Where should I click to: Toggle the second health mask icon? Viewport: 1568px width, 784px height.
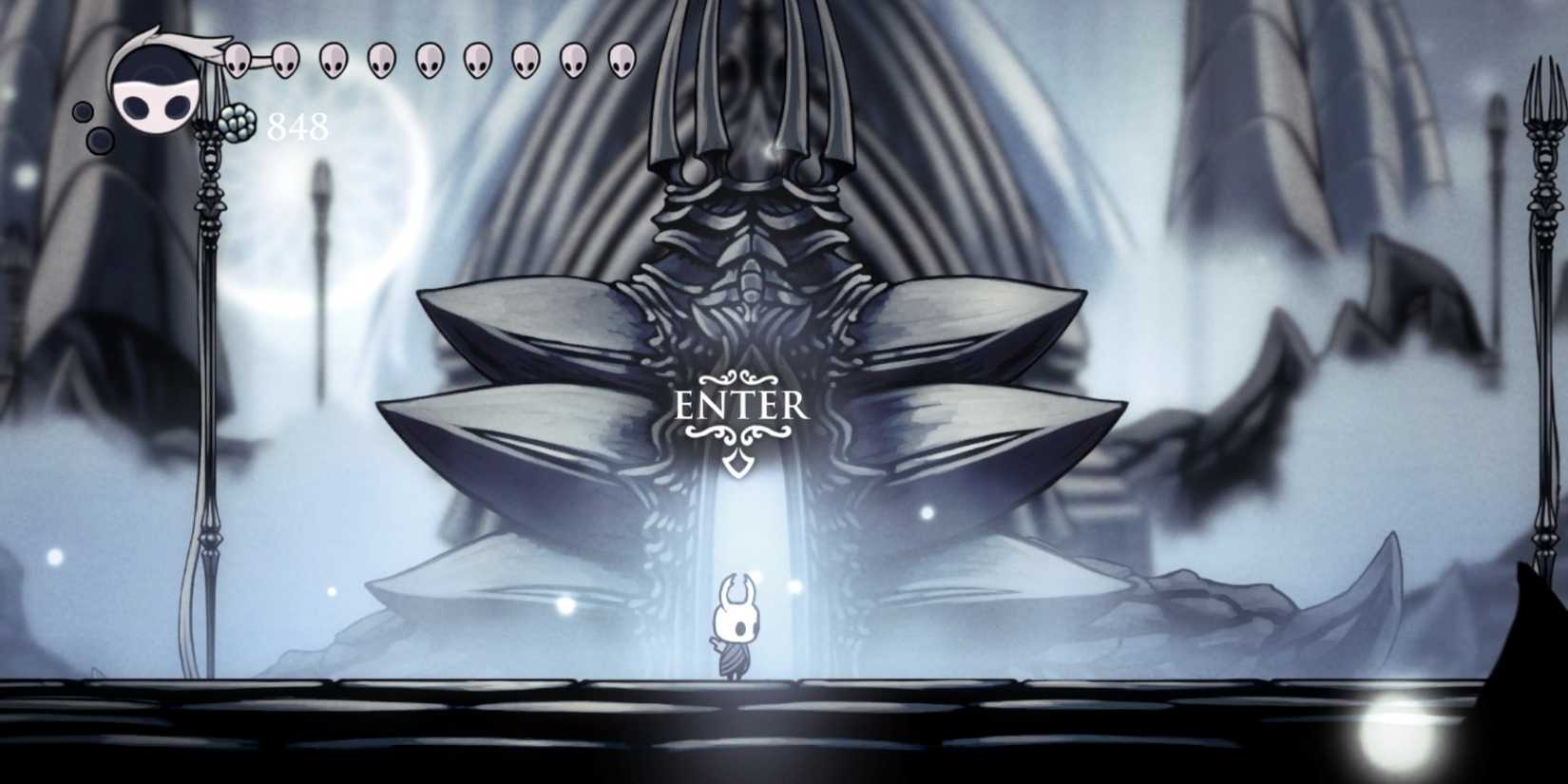coord(284,59)
